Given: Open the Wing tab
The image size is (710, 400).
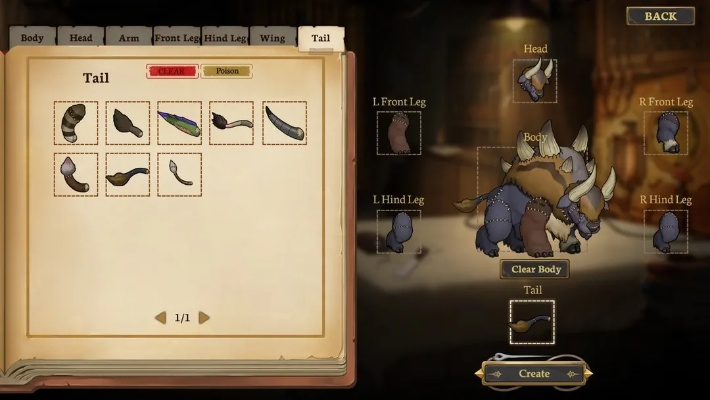Looking at the screenshot, I should point(273,39).
